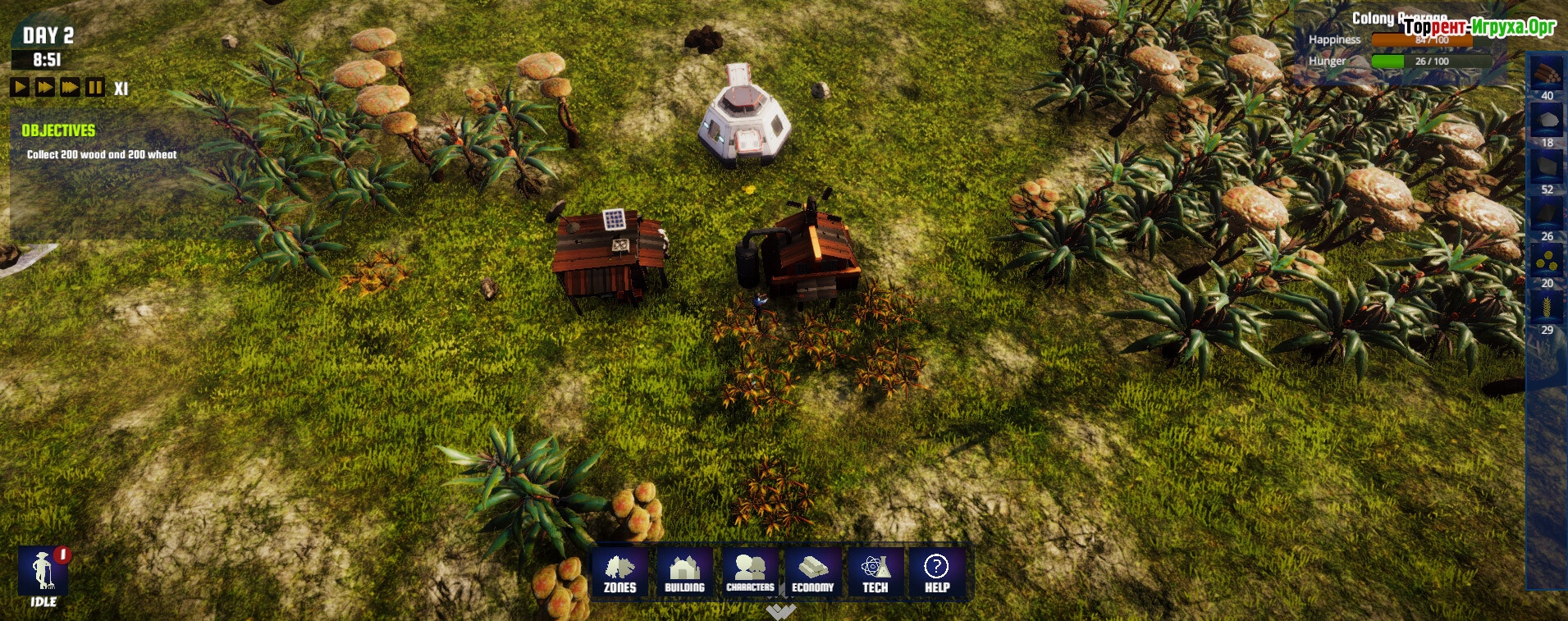Expand the arrow below the bottom toolbar

coord(780,611)
